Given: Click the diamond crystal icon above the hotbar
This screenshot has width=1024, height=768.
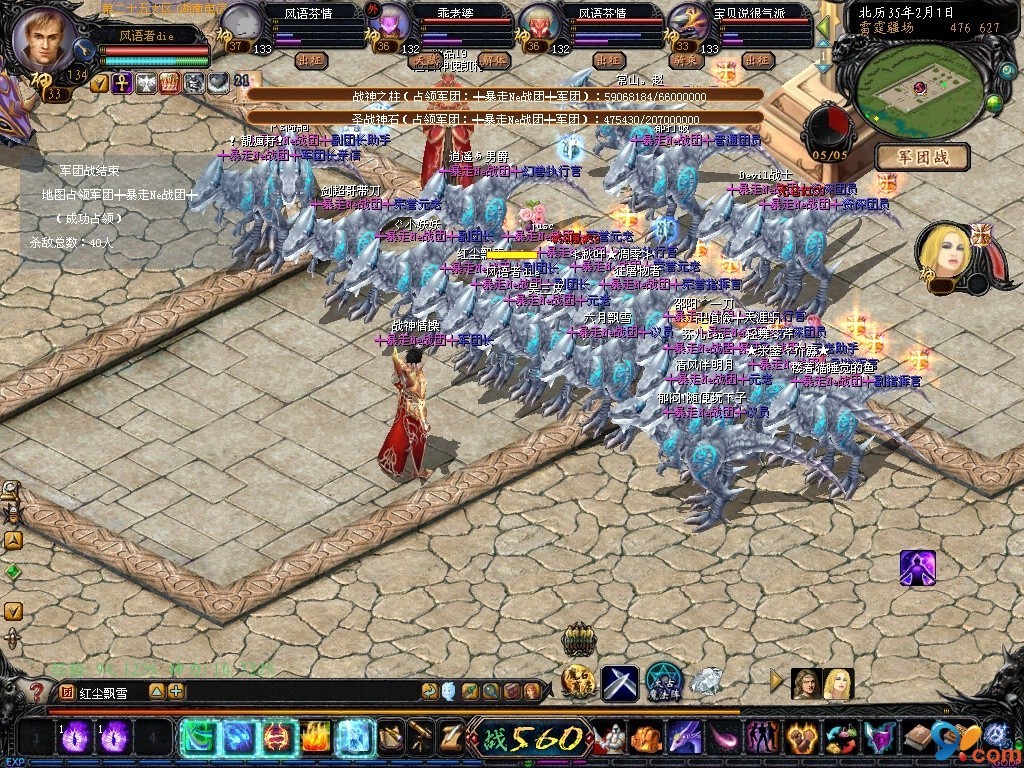Looking at the screenshot, I should (x=706, y=681).
